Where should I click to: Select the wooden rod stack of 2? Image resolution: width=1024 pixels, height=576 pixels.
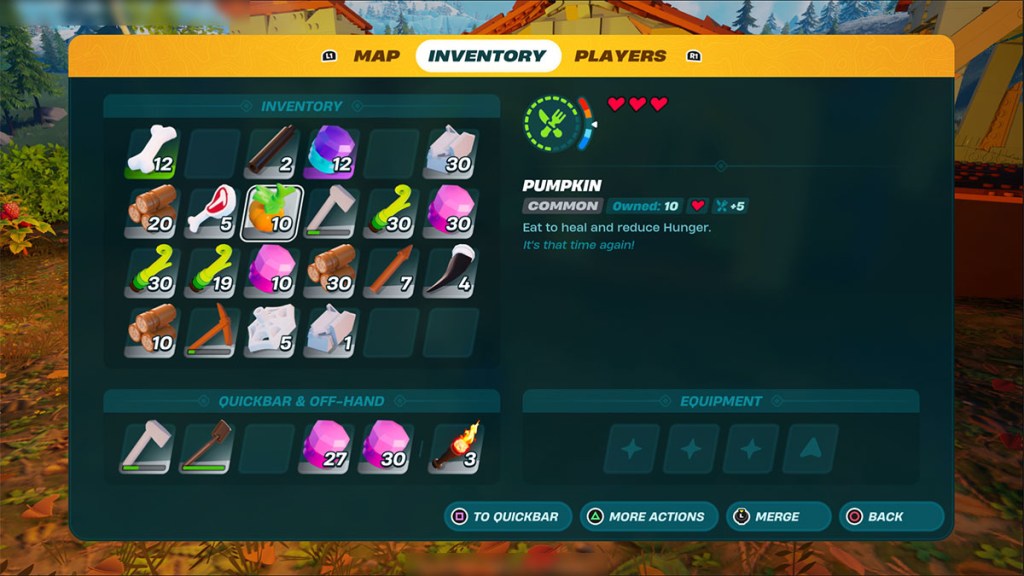271,152
